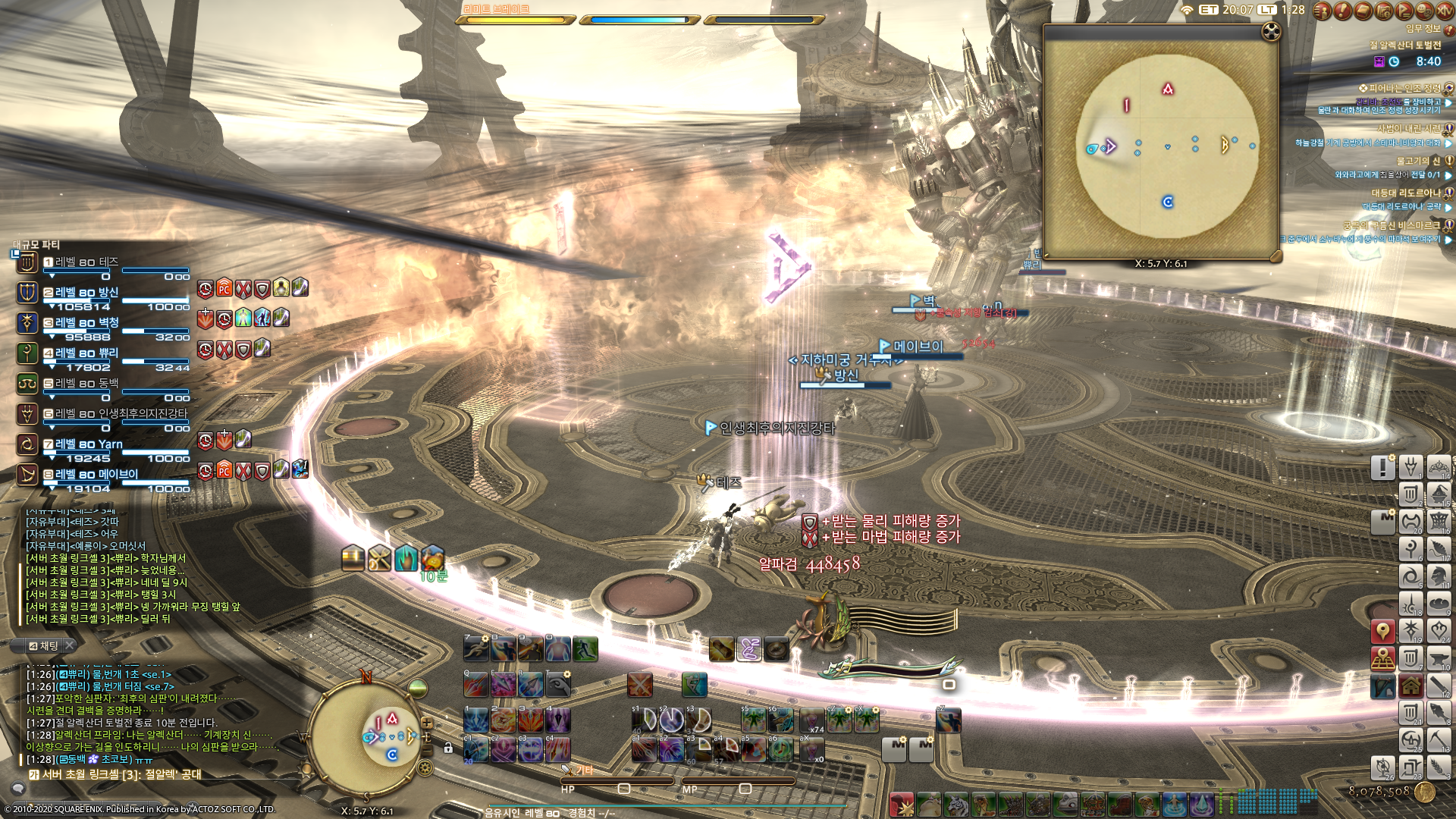Use the sprint running-figure action
The width and height of the screenshot is (1456, 819).
click(x=476, y=648)
